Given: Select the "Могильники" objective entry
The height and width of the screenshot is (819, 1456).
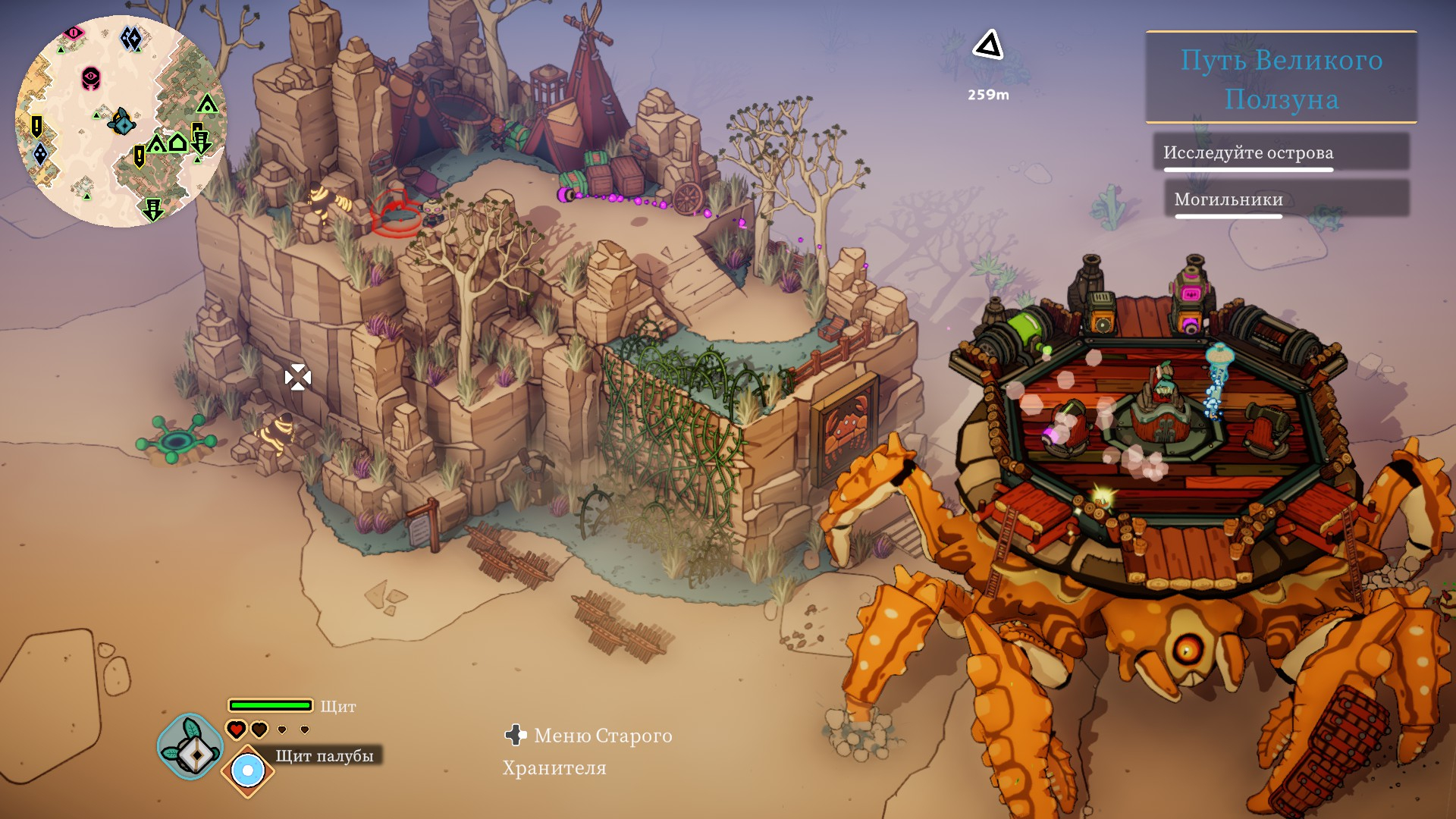Looking at the screenshot, I should tap(1228, 199).
